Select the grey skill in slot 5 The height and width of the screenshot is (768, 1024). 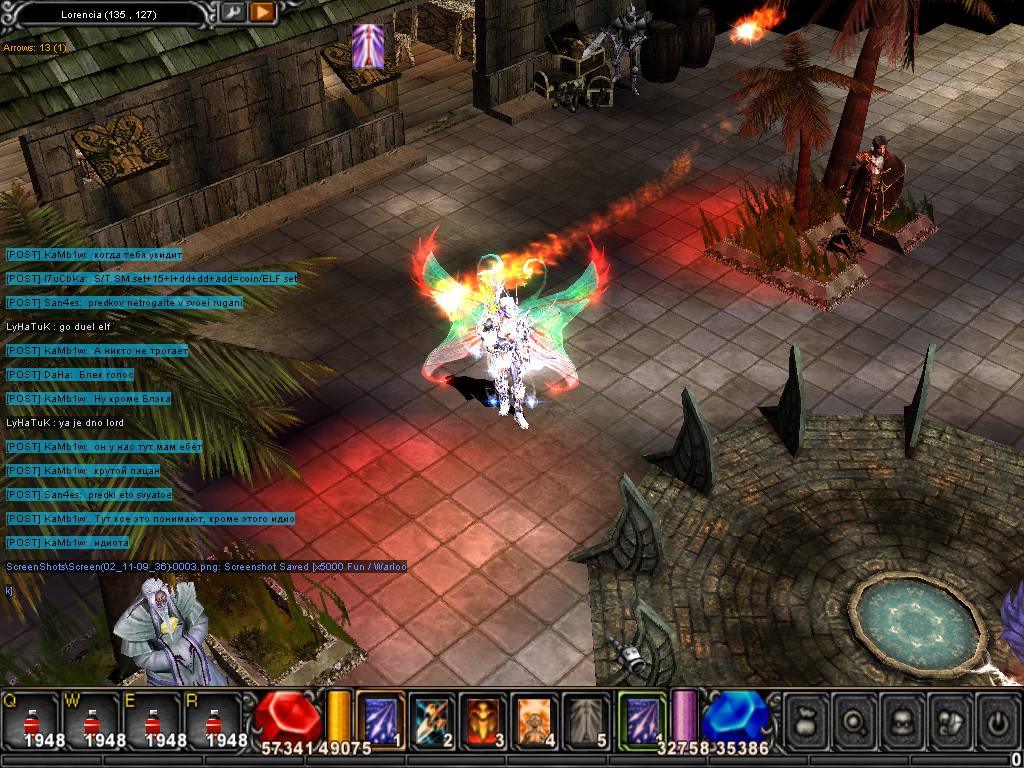pyautogui.click(x=586, y=719)
